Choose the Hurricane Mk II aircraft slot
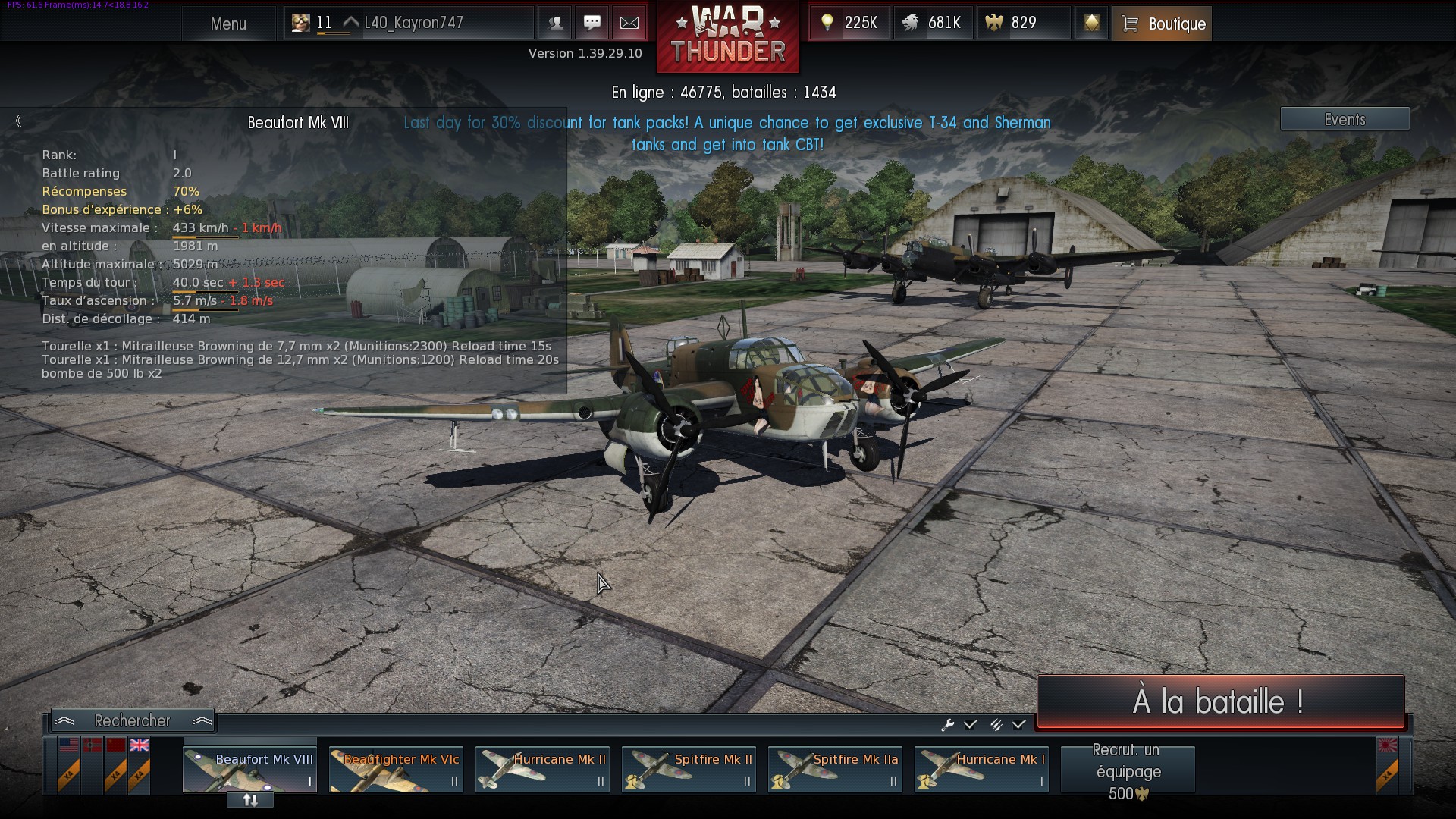1456x819 pixels. [542, 769]
